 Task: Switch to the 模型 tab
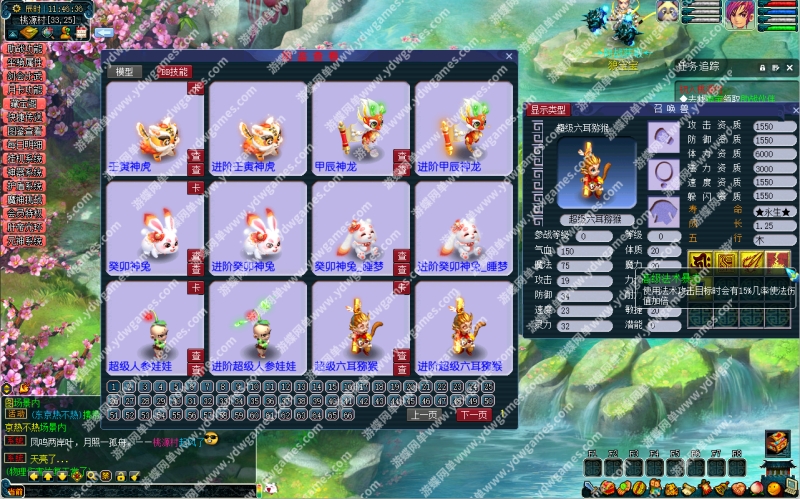(x=123, y=72)
